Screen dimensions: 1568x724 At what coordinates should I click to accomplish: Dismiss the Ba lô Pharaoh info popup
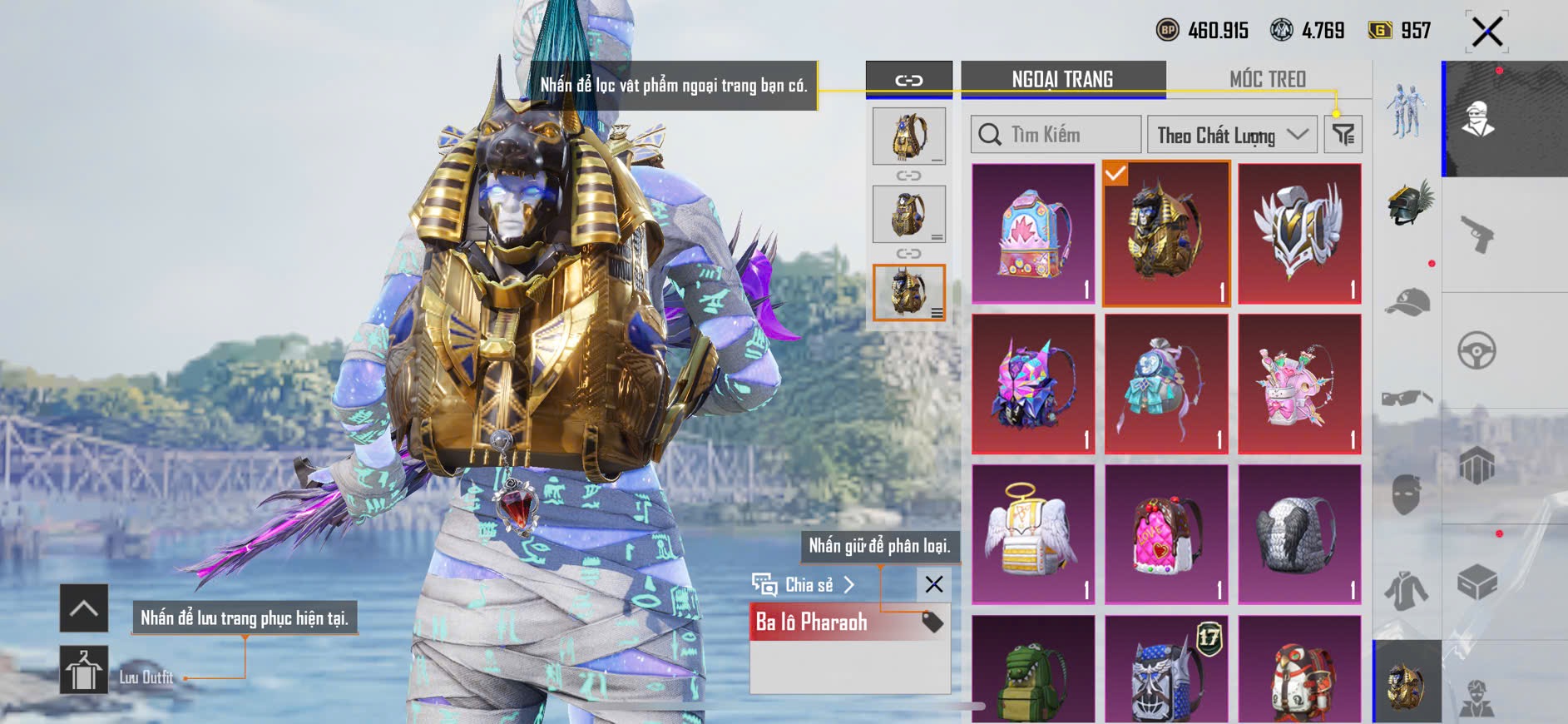pos(934,584)
